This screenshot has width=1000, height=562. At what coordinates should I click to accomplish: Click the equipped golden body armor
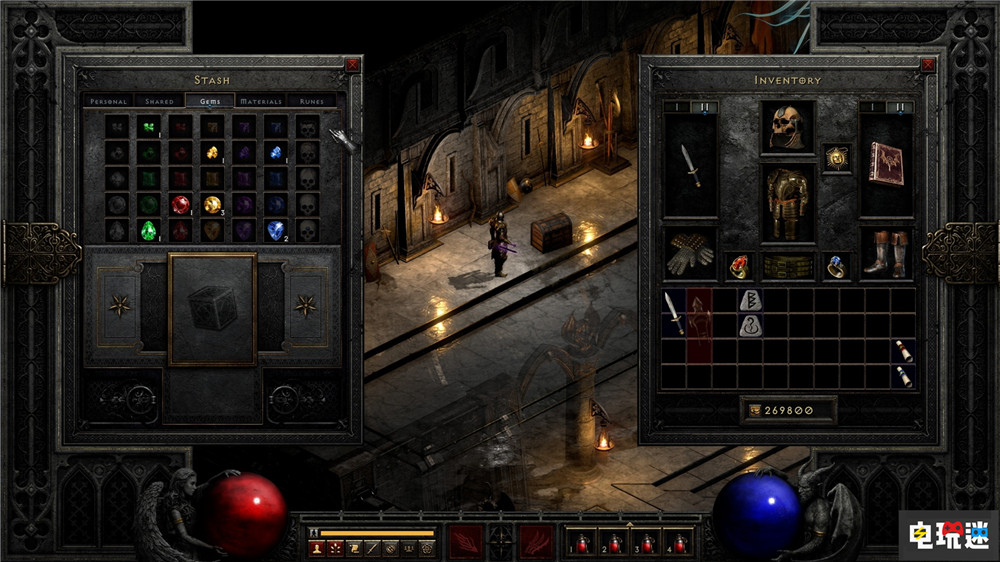tap(787, 202)
